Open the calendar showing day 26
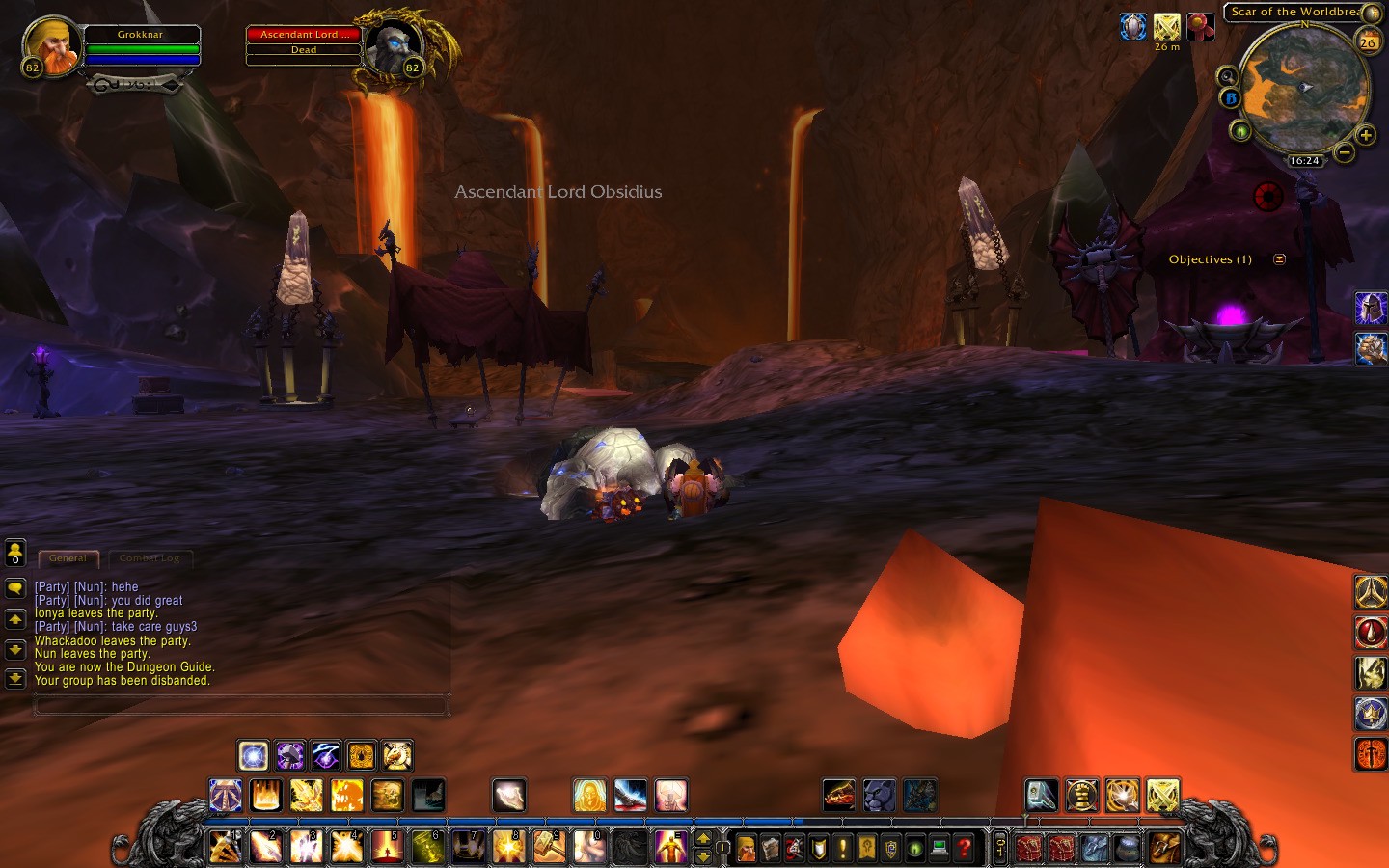The image size is (1389, 868). [x=1368, y=41]
